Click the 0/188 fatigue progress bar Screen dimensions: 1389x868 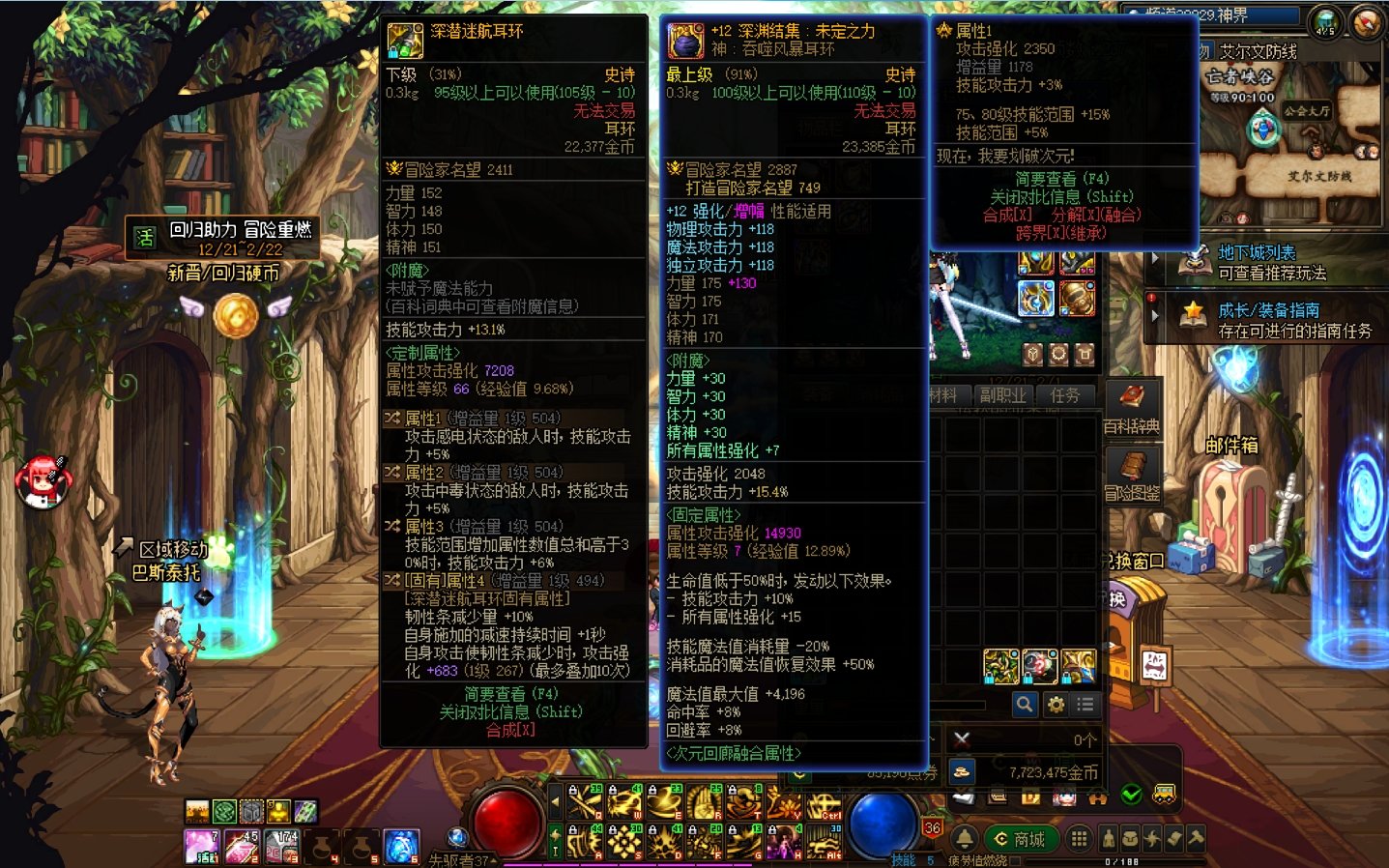(x=1121, y=860)
